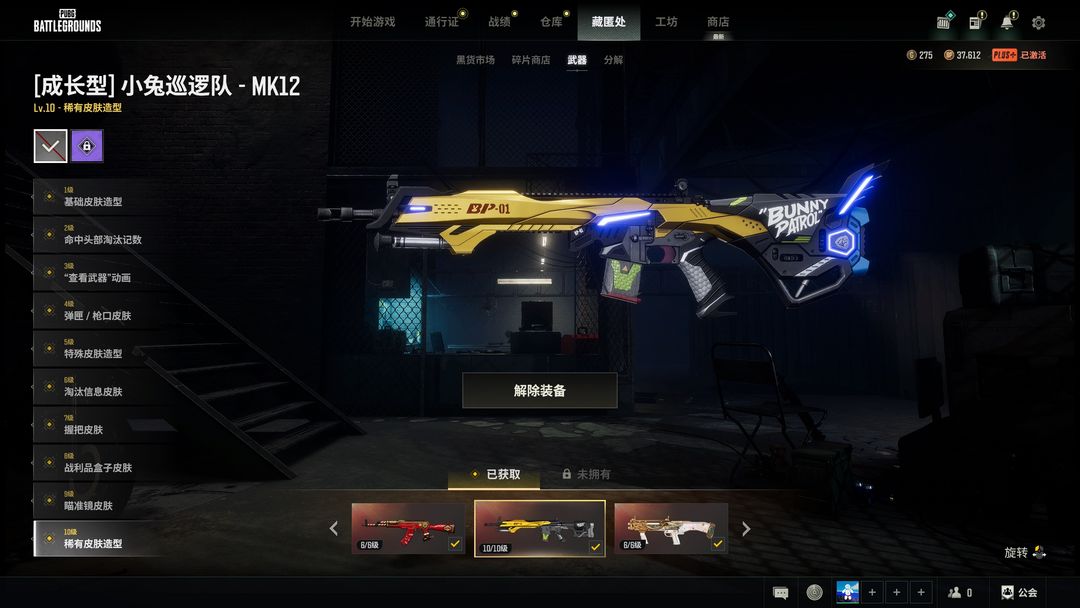This screenshot has height=608, width=1080.
Task: Open notifications bell icon
Action: point(1007,23)
